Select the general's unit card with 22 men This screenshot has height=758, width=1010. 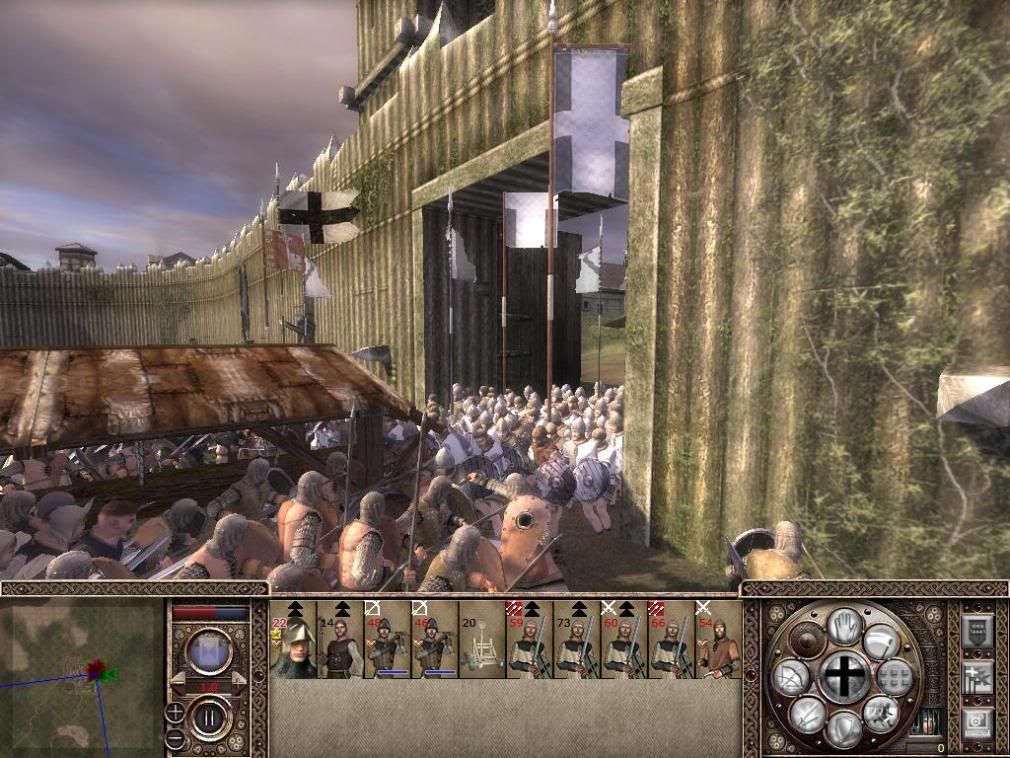click(x=293, y=641)
